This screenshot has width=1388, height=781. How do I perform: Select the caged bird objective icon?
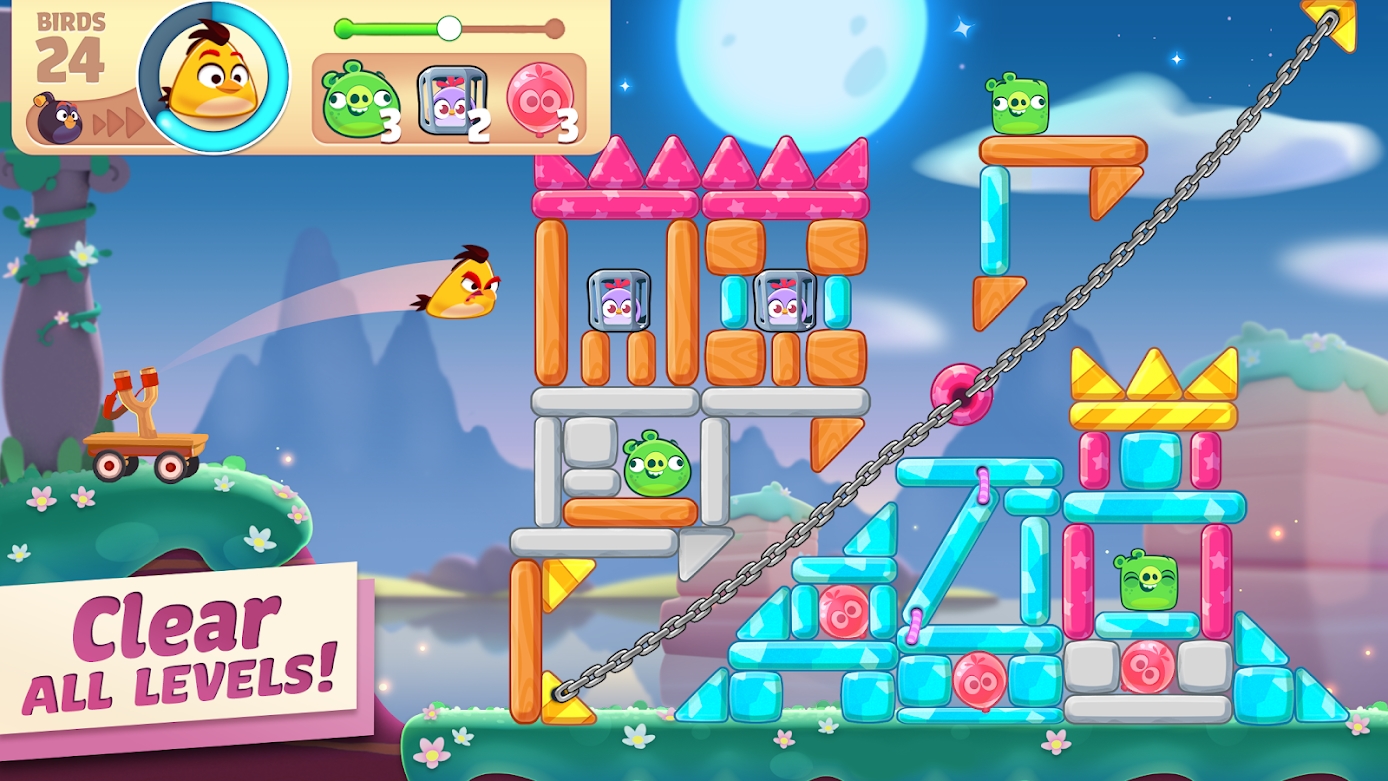coord(451,100)
